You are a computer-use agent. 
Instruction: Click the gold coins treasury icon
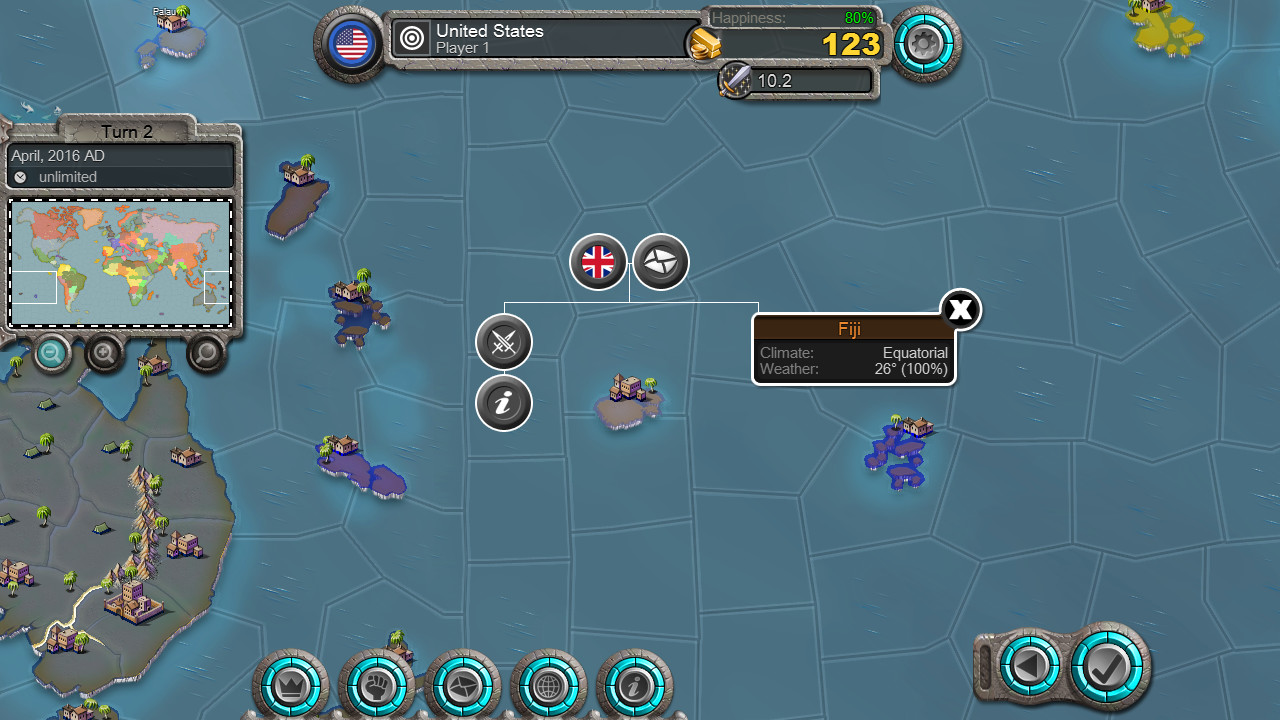pyautogui.click(x=703, y=44)
